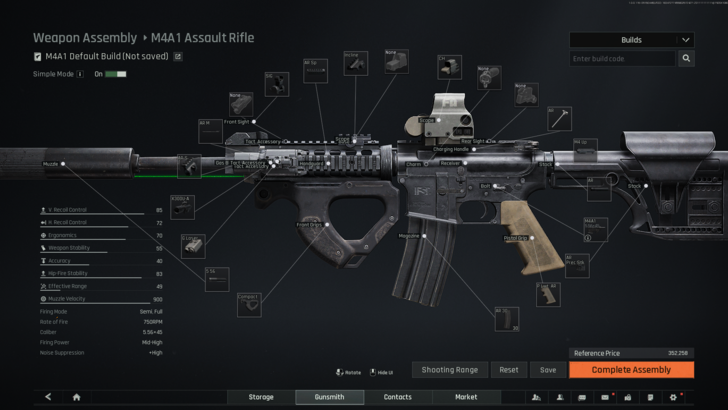Reset the weapon build
This screenshot has height=410, width=728.
click(509, 370)
